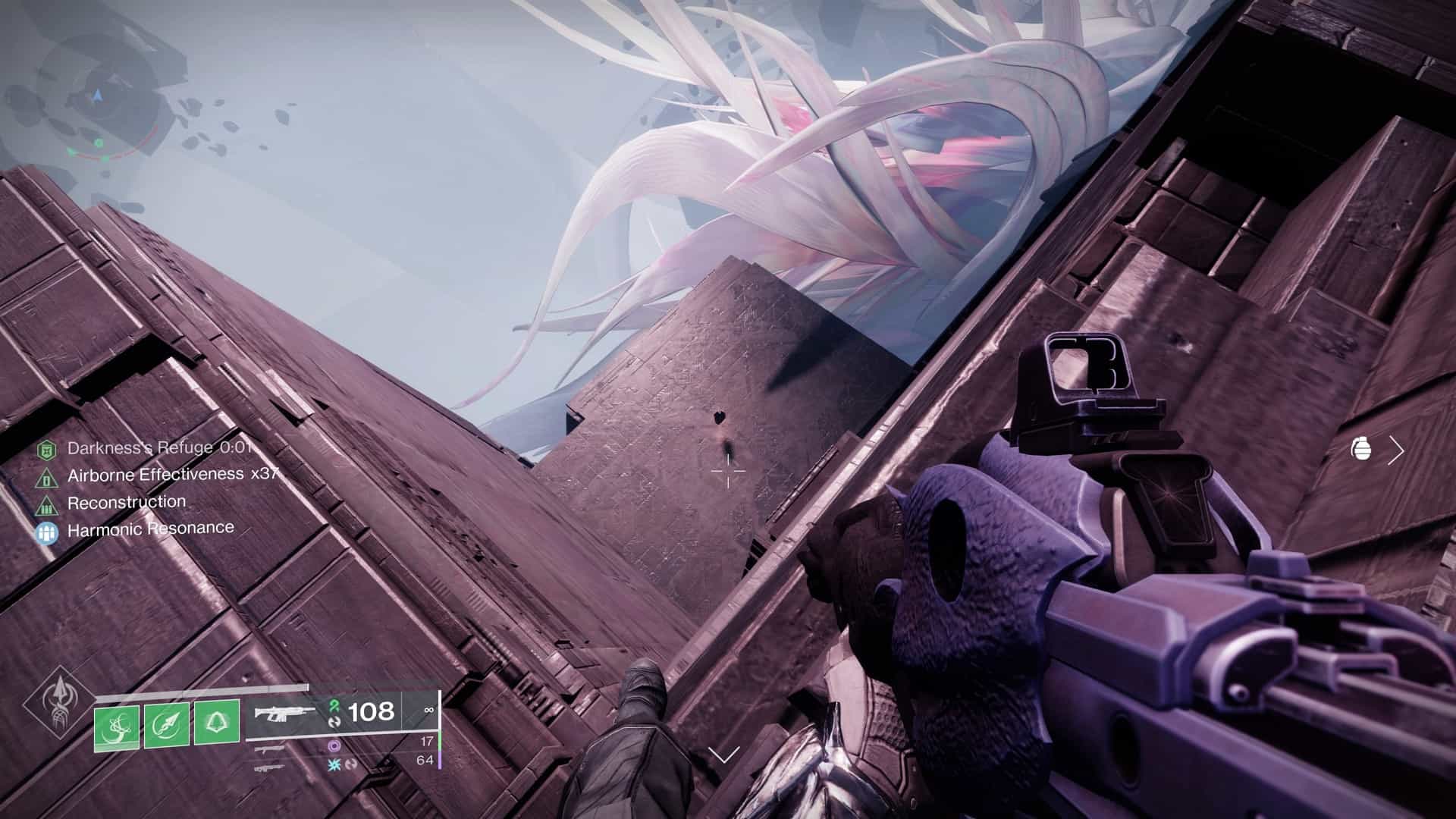Switch to the 17-ammo secondary weapon
The image size is (1456, 819).
[271, 748]
